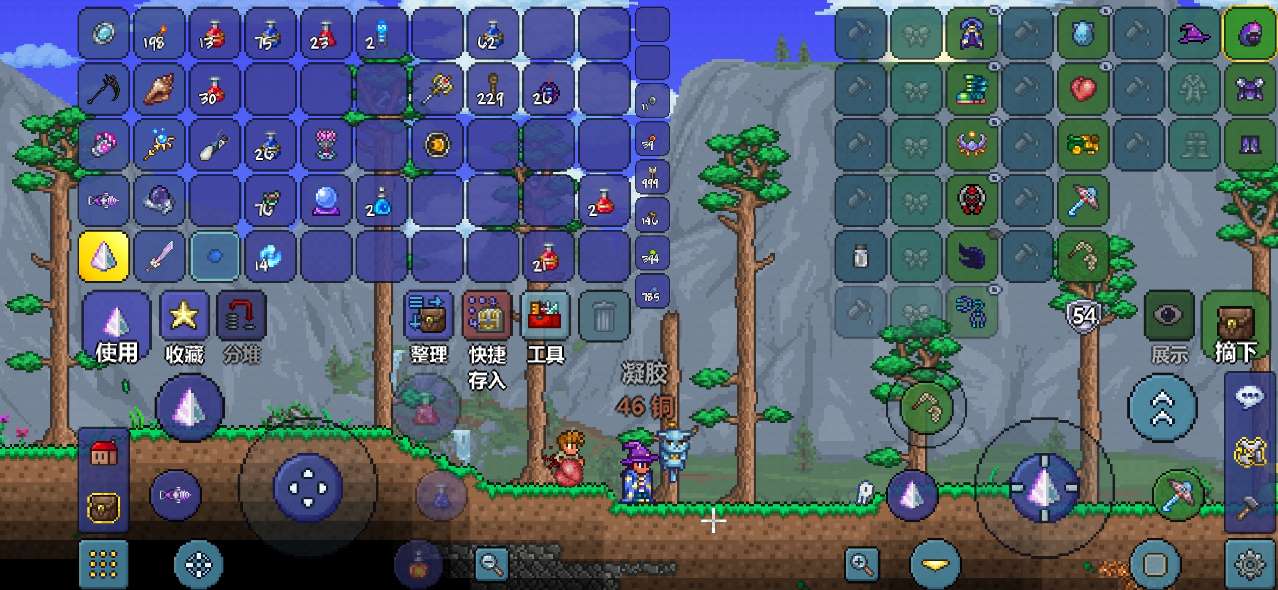
Task: Close inventory using the yellow grid button
Action: 104,564
